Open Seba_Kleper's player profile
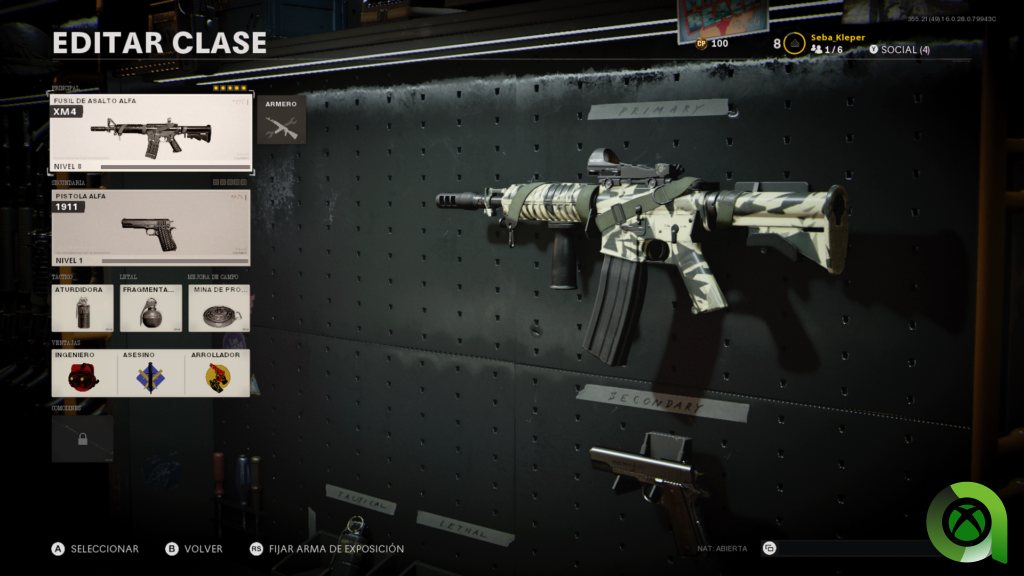Viewport: 1024px width, 576px height. click(x=835, y=38)
